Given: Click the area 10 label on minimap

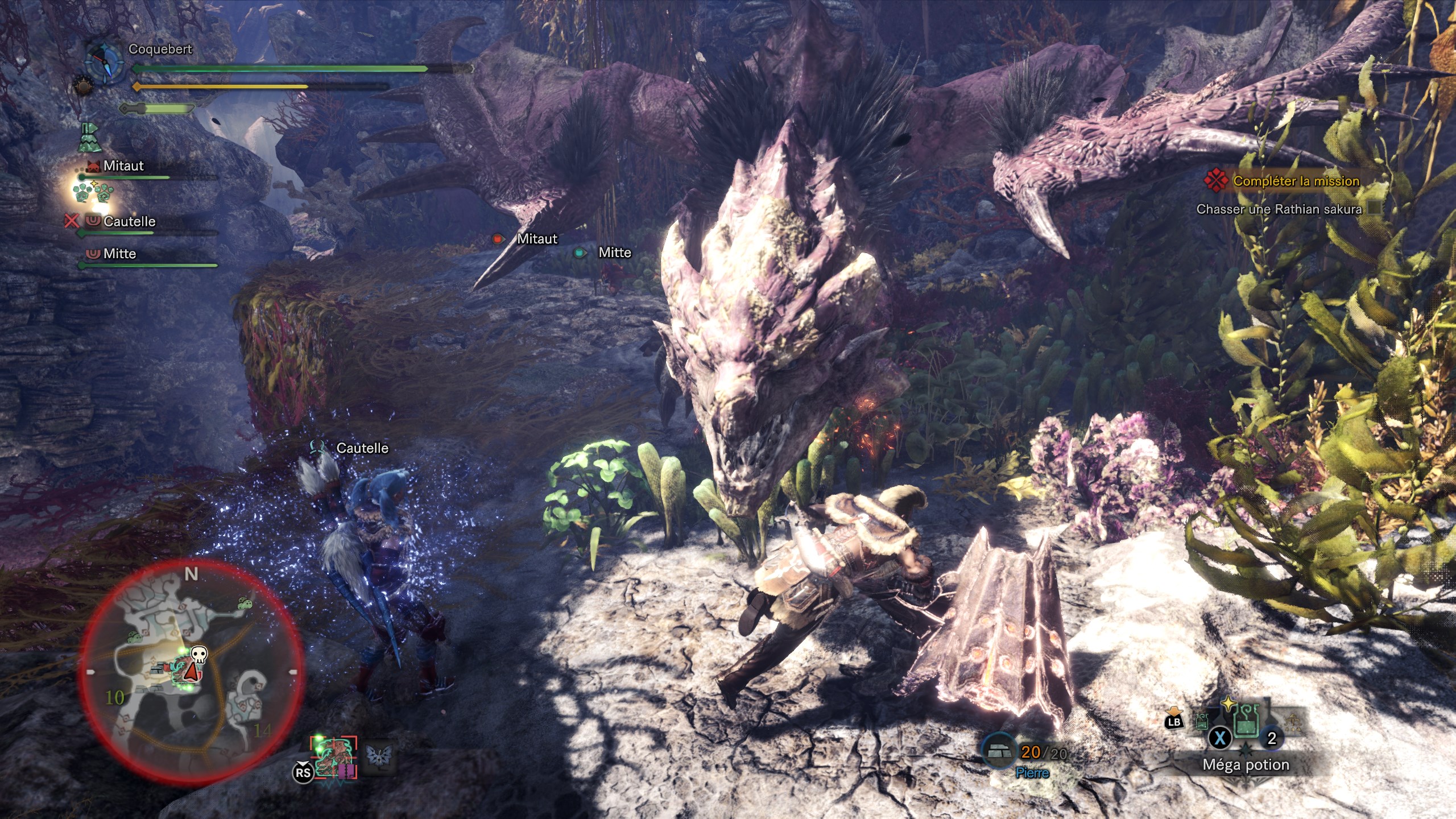Looking at the screenshot, I should click(x=115, y=697).
